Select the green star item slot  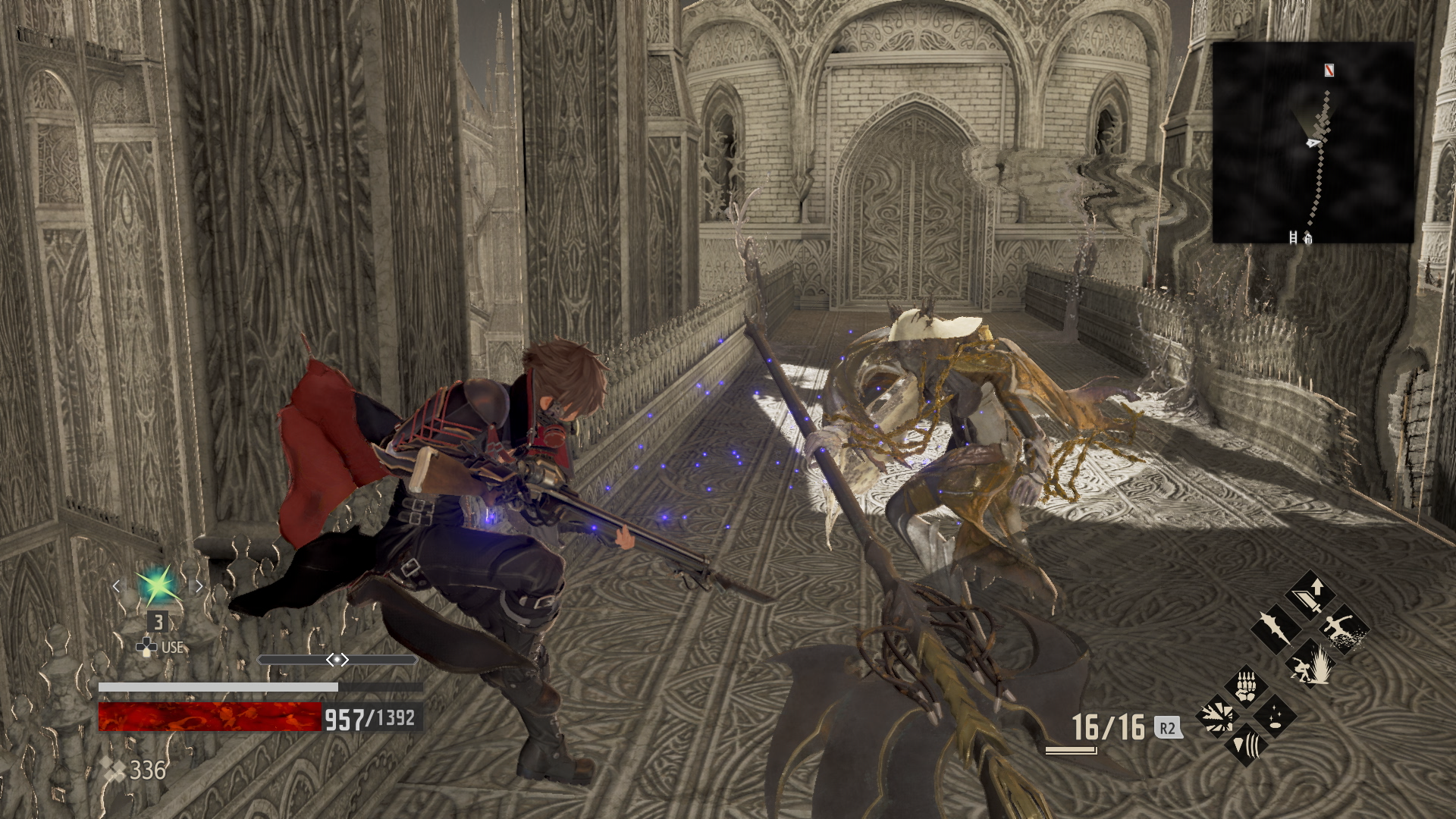157,586
